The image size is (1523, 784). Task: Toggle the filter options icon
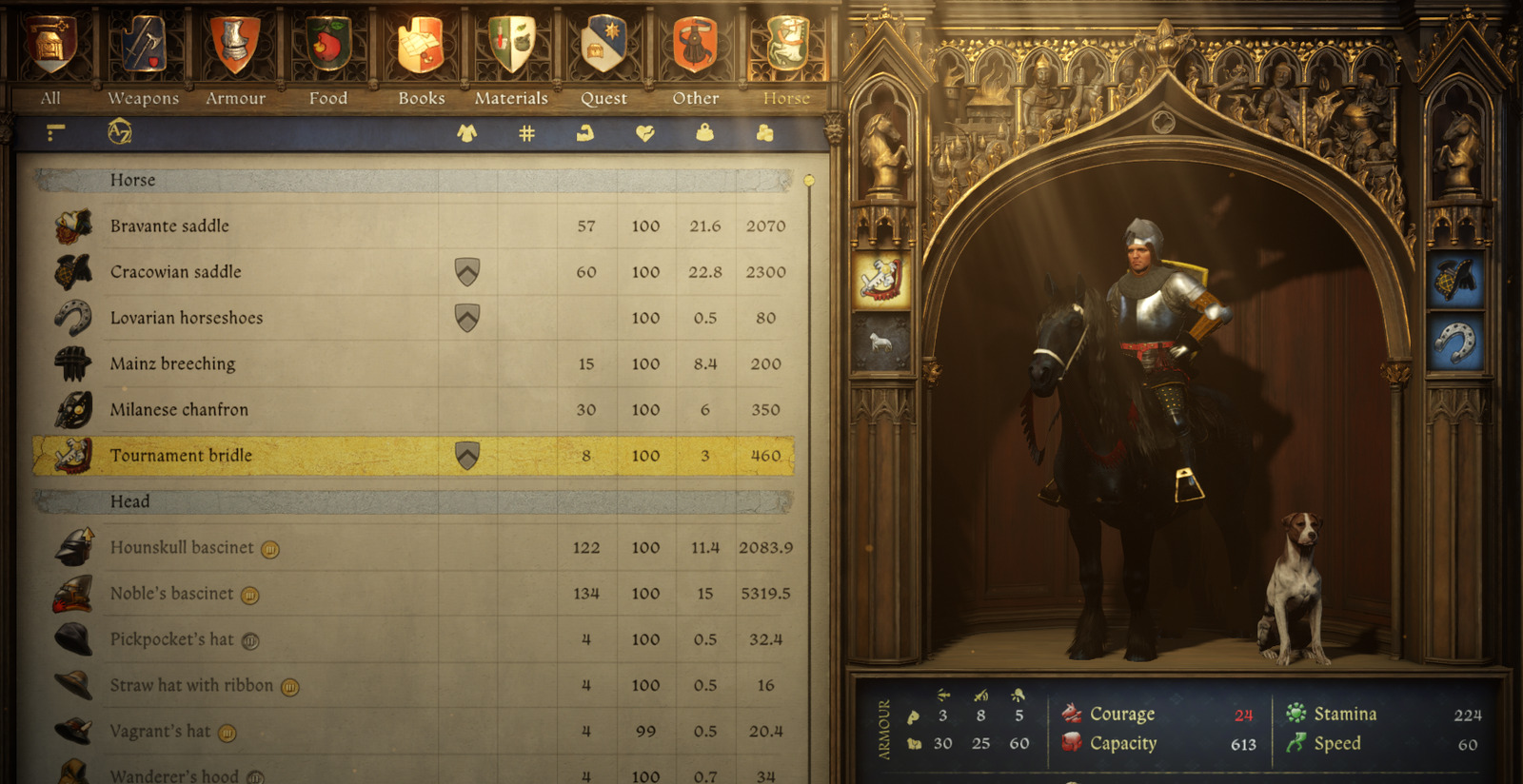click(54, 133)
